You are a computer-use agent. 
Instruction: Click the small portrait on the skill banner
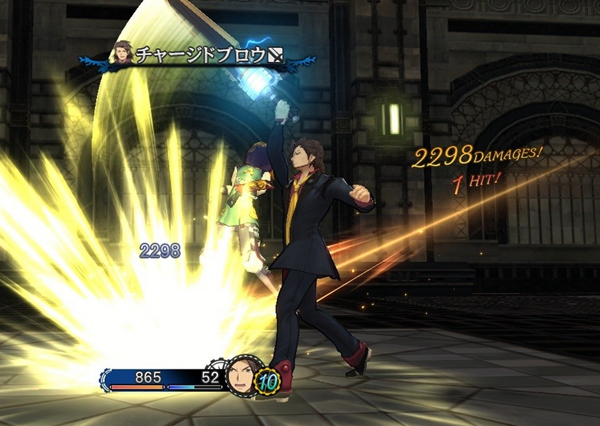click(x=124, y=54)
